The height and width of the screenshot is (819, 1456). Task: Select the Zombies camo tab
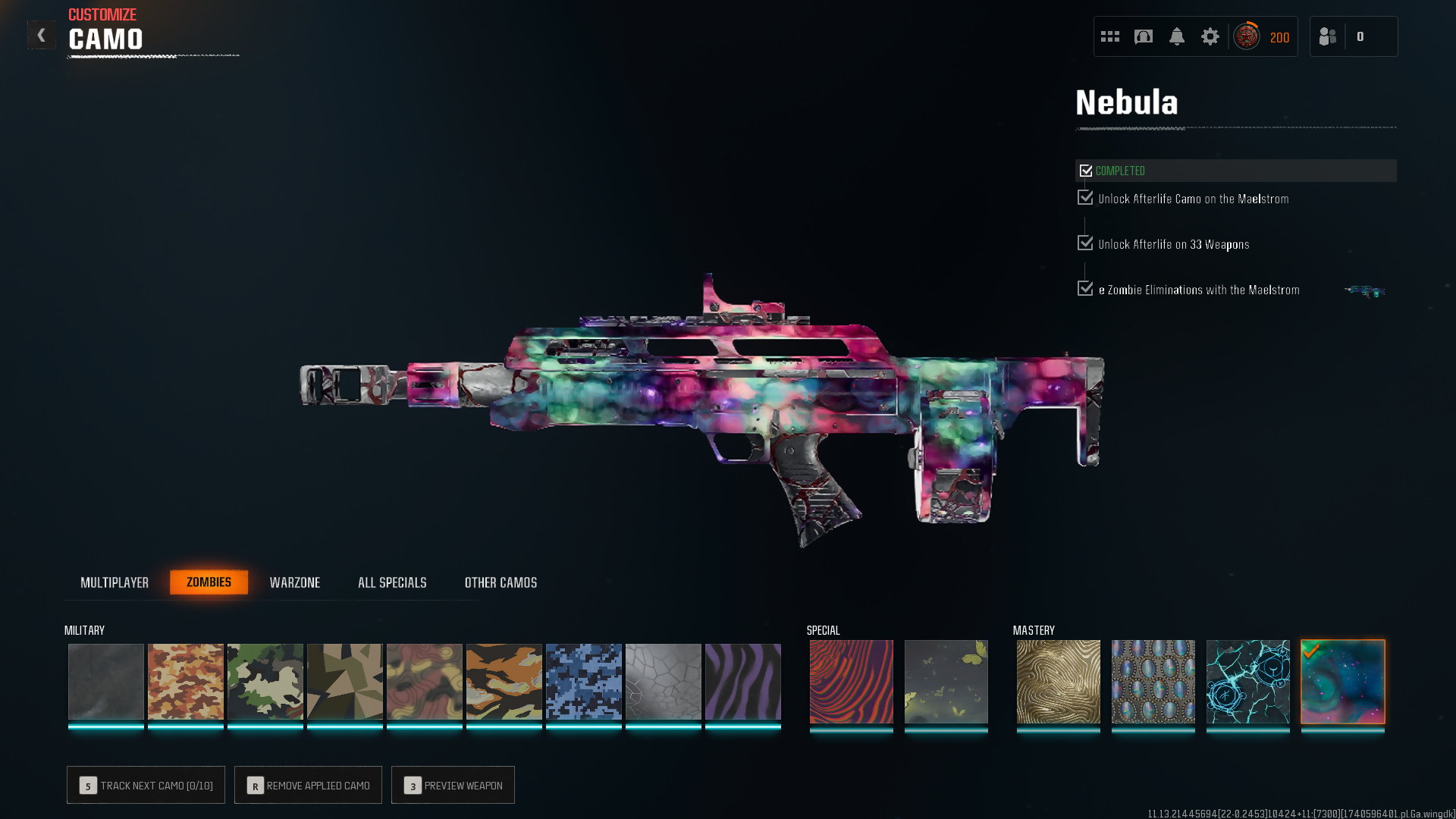pos(209,582)
